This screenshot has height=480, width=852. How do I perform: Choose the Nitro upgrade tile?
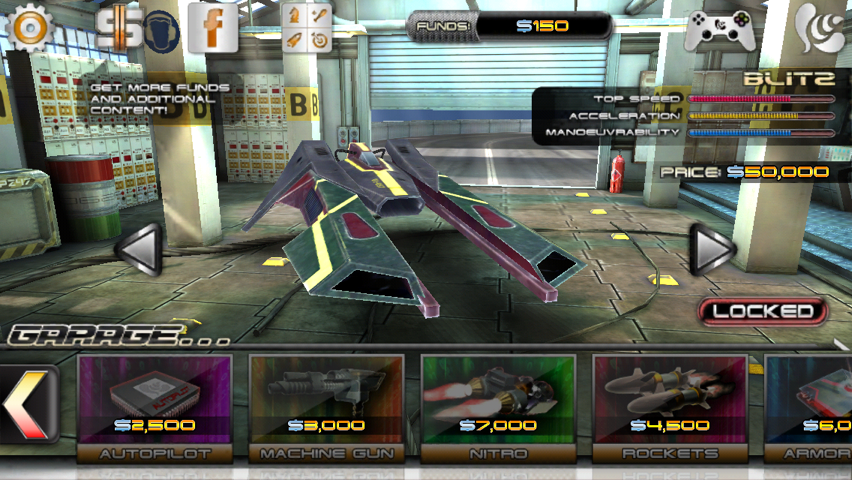pyautogui.click(x=498, y=405)
